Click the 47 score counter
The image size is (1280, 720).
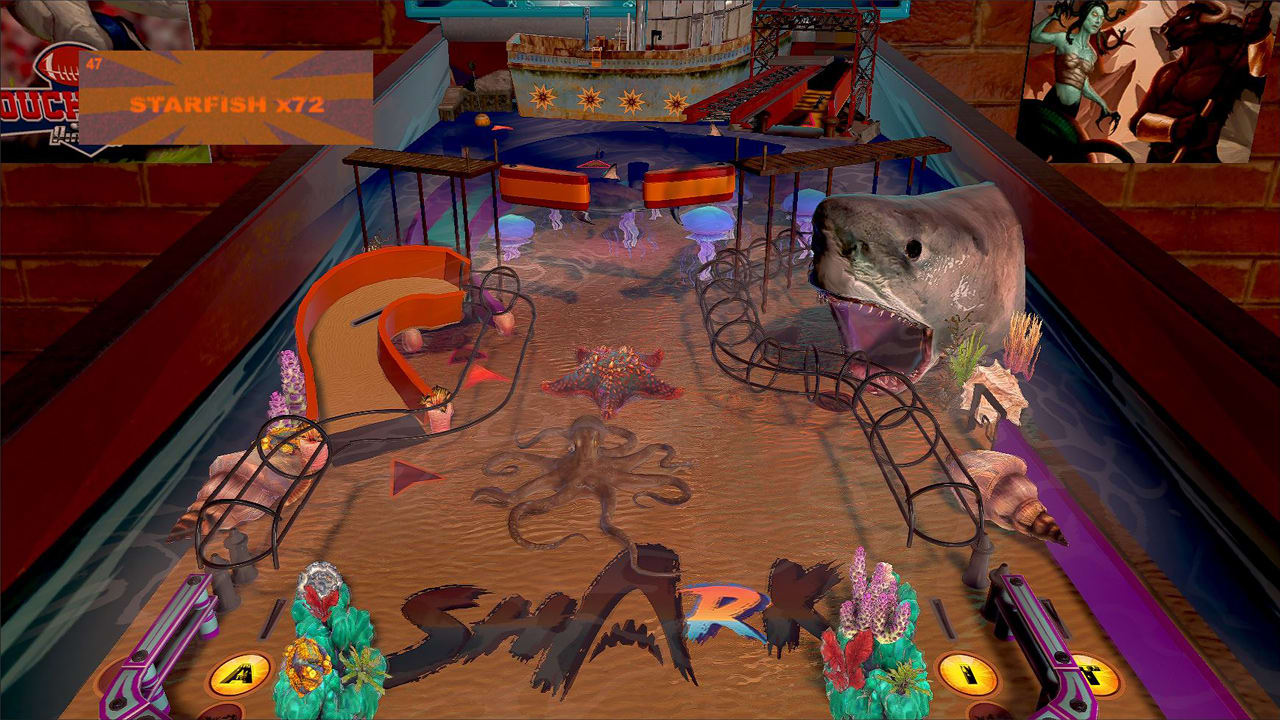pos(95,63)
